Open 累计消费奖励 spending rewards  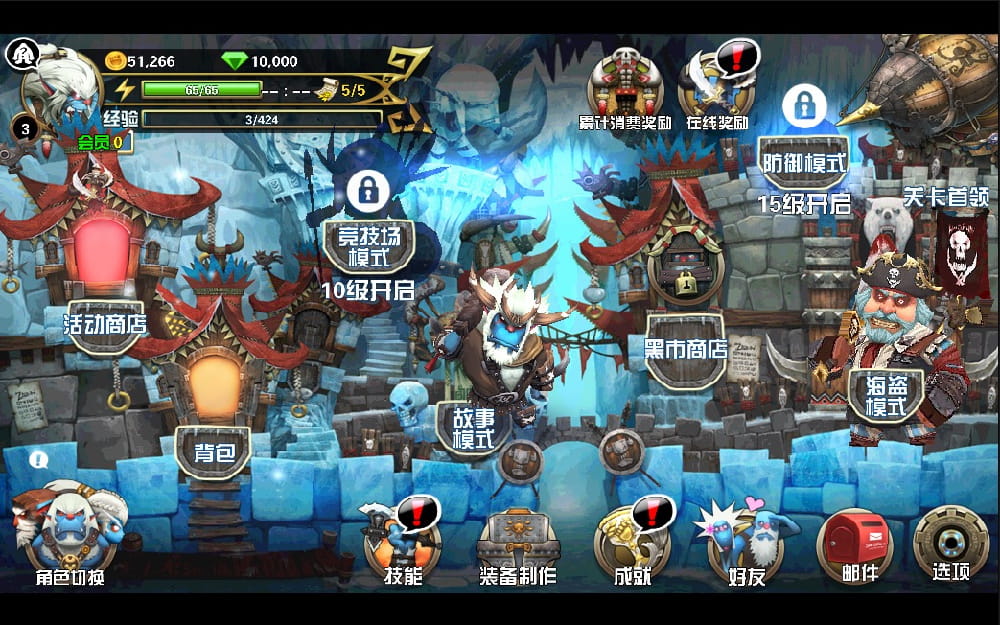point(624,87)
